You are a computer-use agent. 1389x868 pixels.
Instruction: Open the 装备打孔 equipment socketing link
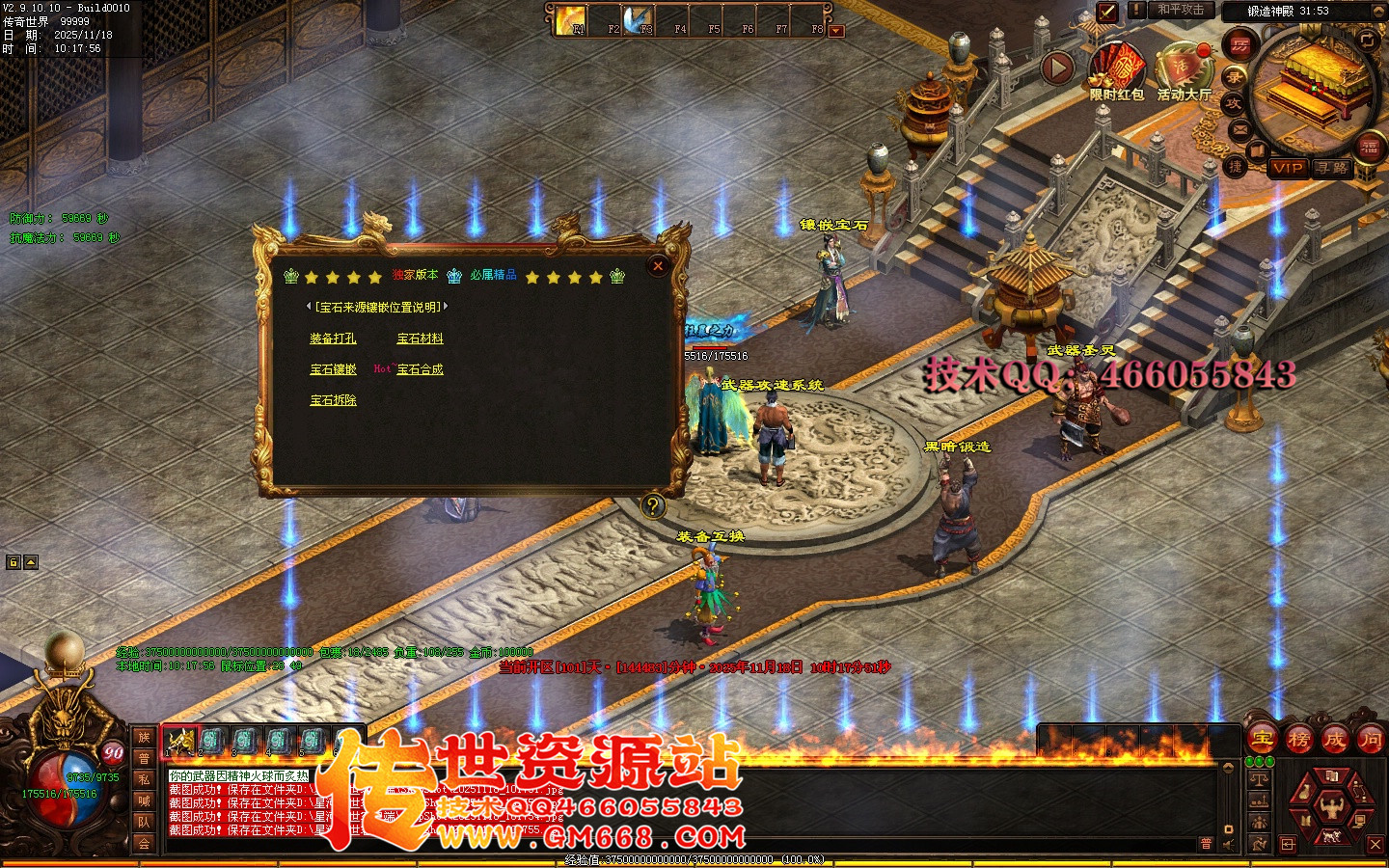[333, 339]
